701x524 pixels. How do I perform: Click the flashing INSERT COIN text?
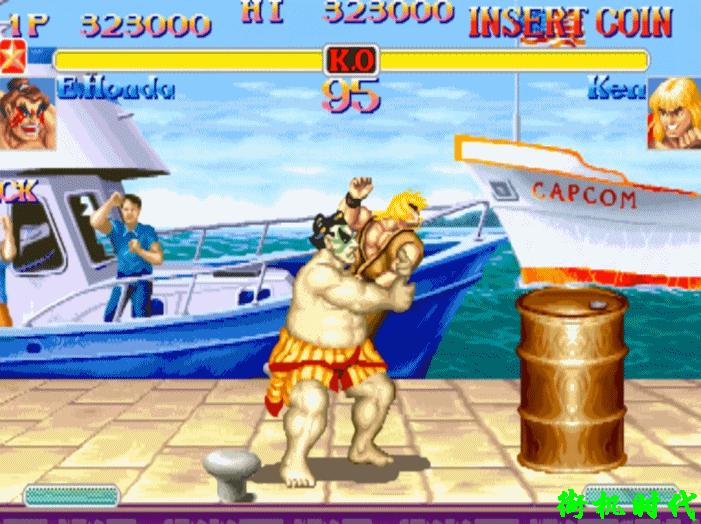click(570, 21)
